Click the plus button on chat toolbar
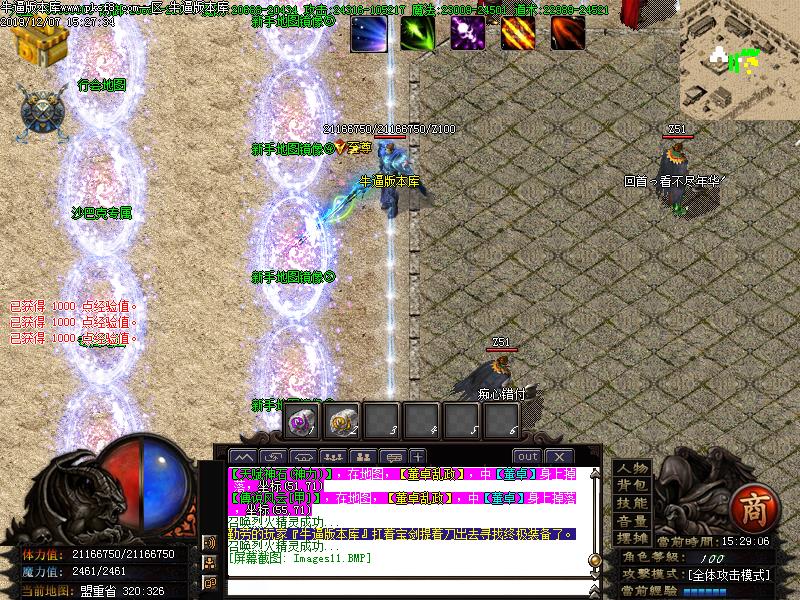 click(x=417, y=456)
